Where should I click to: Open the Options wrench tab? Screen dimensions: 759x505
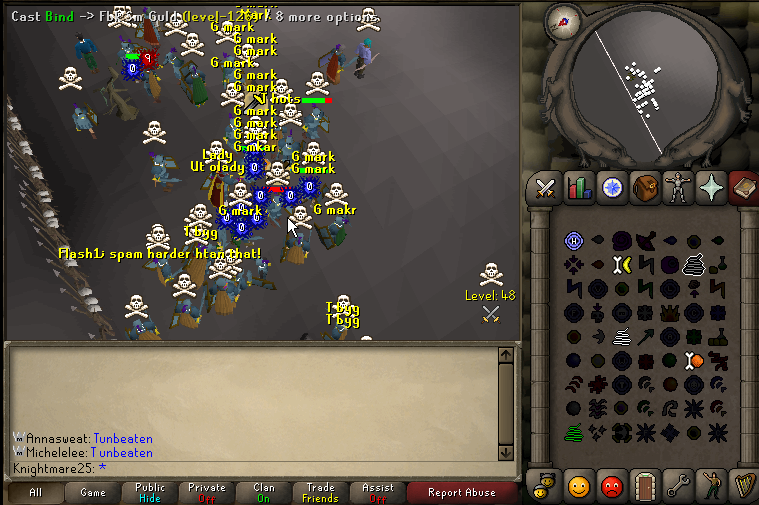tap(679, 487)
